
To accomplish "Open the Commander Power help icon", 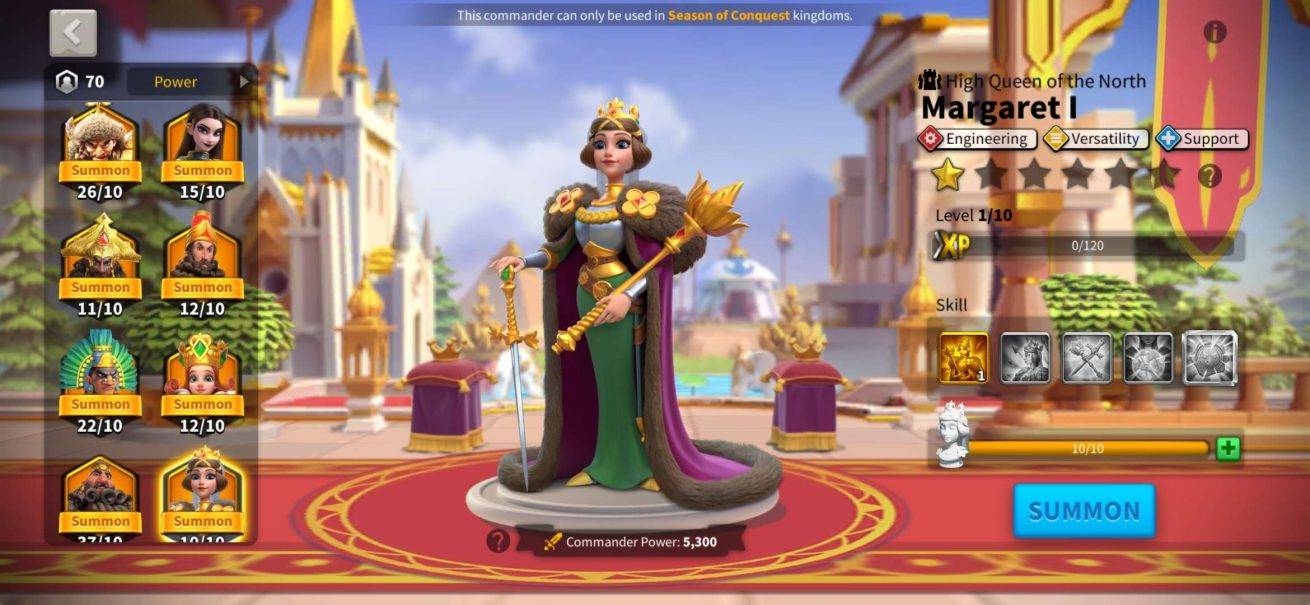I will pyautogui.click(x=498, y=541).
